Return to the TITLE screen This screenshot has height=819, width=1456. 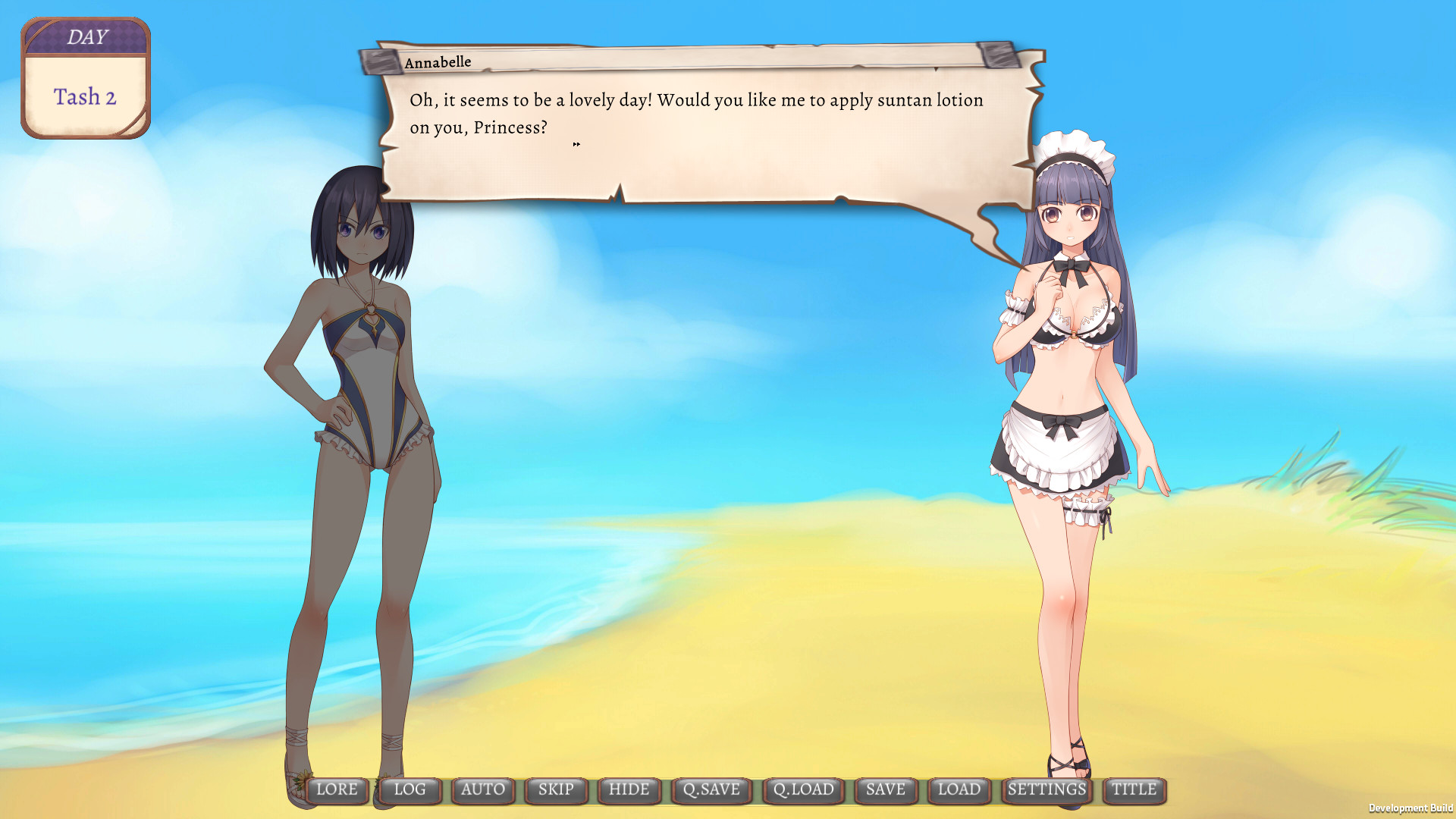pos(1133,789)
